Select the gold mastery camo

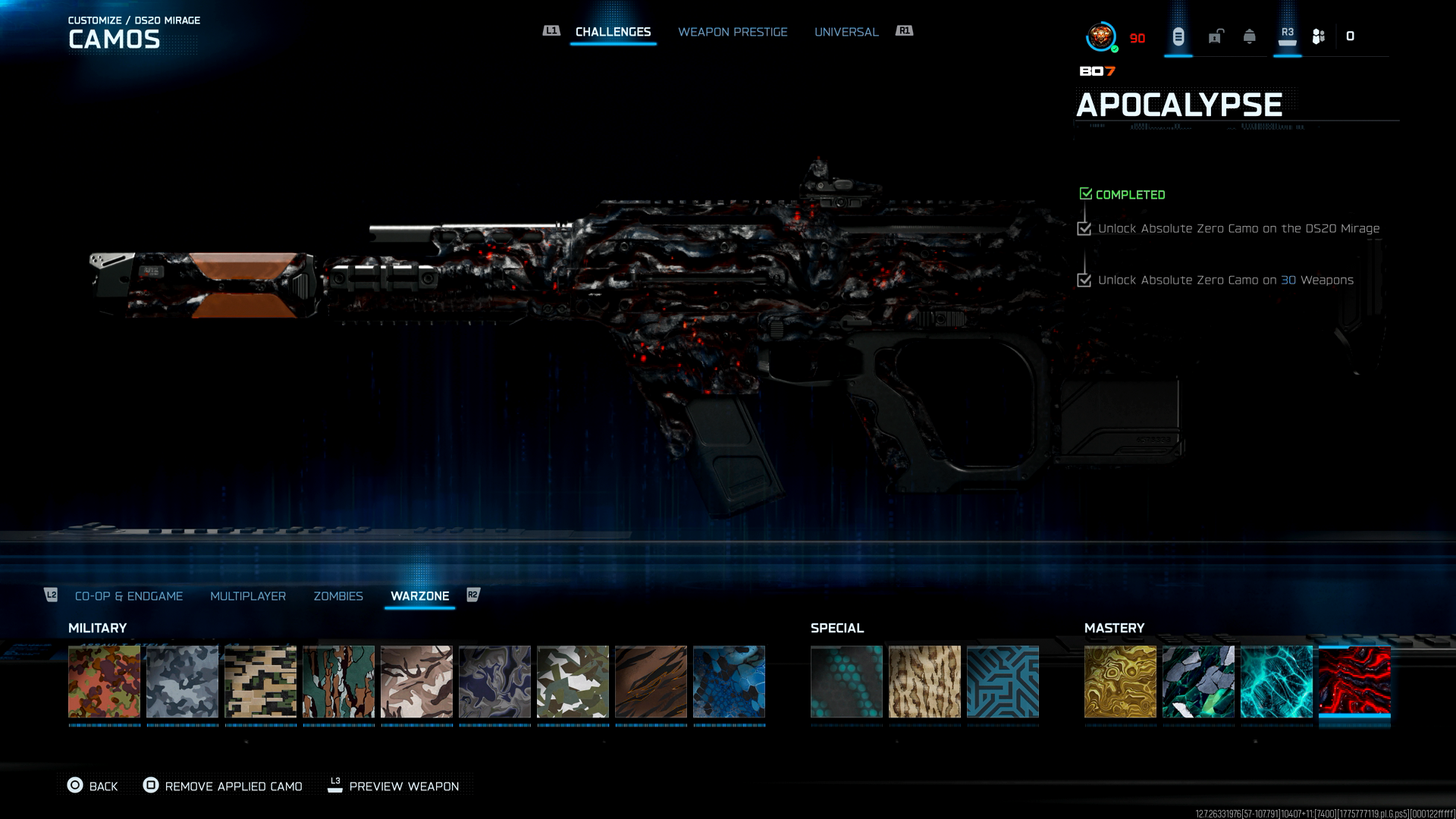tap(1120, 681)
